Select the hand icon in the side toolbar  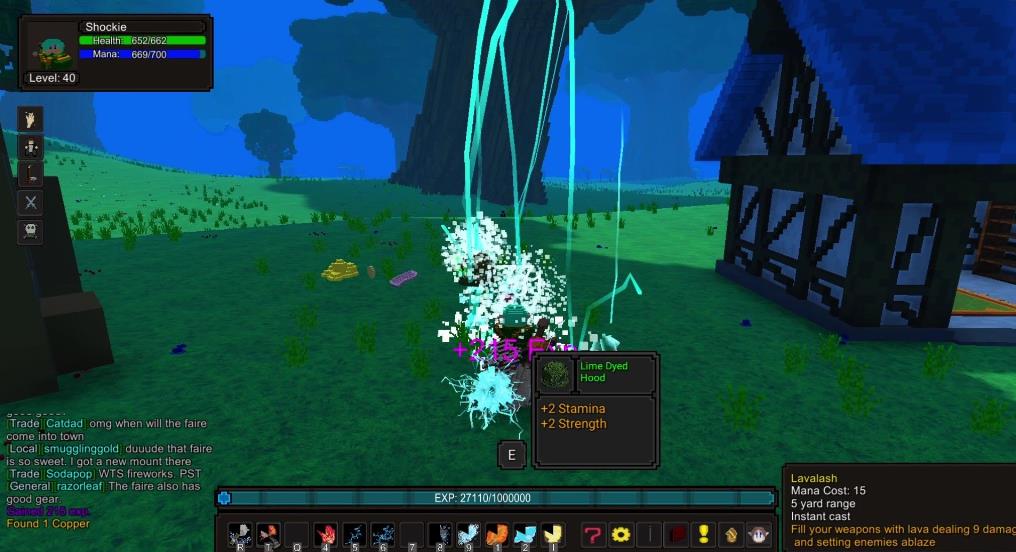click(x=32, y=120)
